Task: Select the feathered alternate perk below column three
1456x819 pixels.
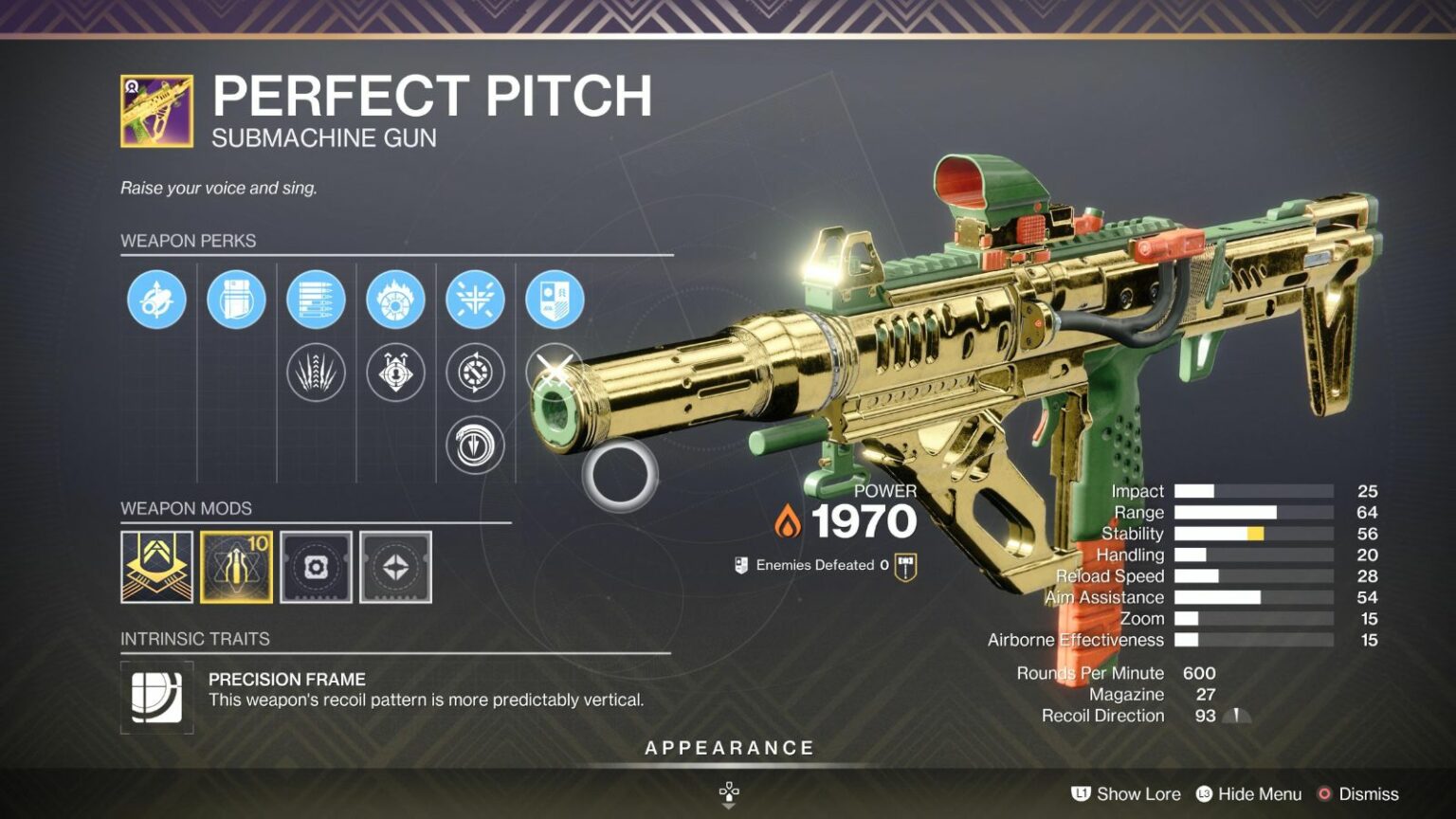Action: [316, 372]
